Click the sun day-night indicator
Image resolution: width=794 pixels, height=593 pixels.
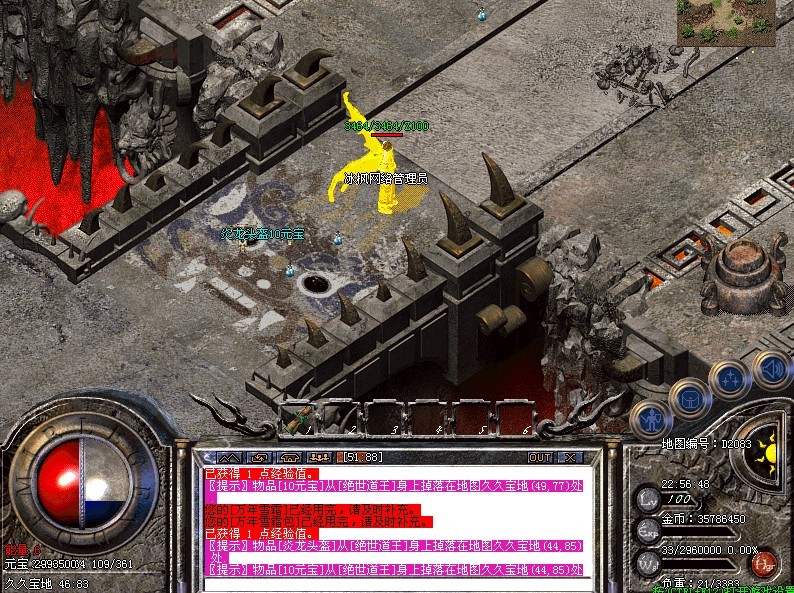(767, 451)
